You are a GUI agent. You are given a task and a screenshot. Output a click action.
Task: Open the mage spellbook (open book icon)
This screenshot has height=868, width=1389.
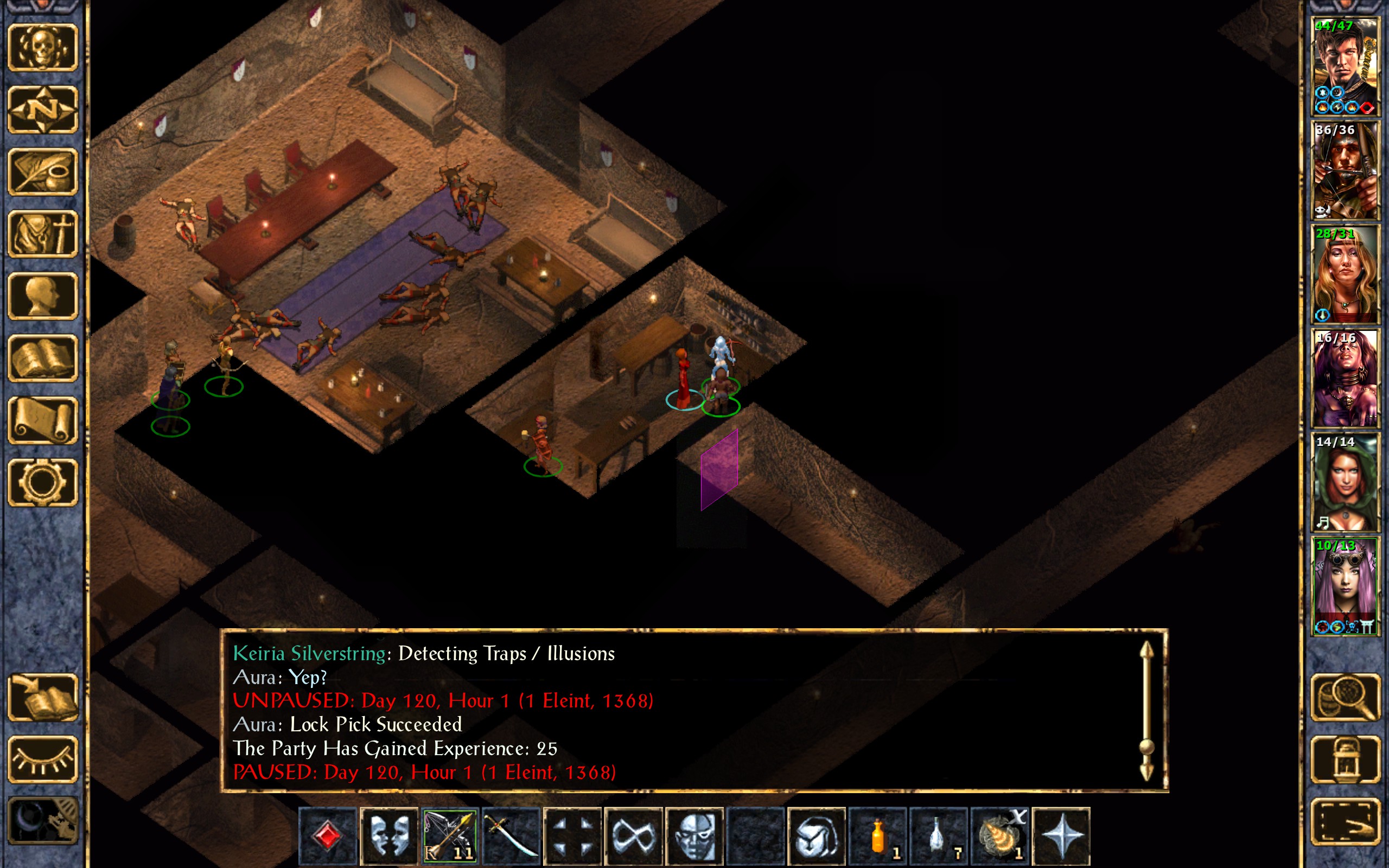click(x=43, y=358)
